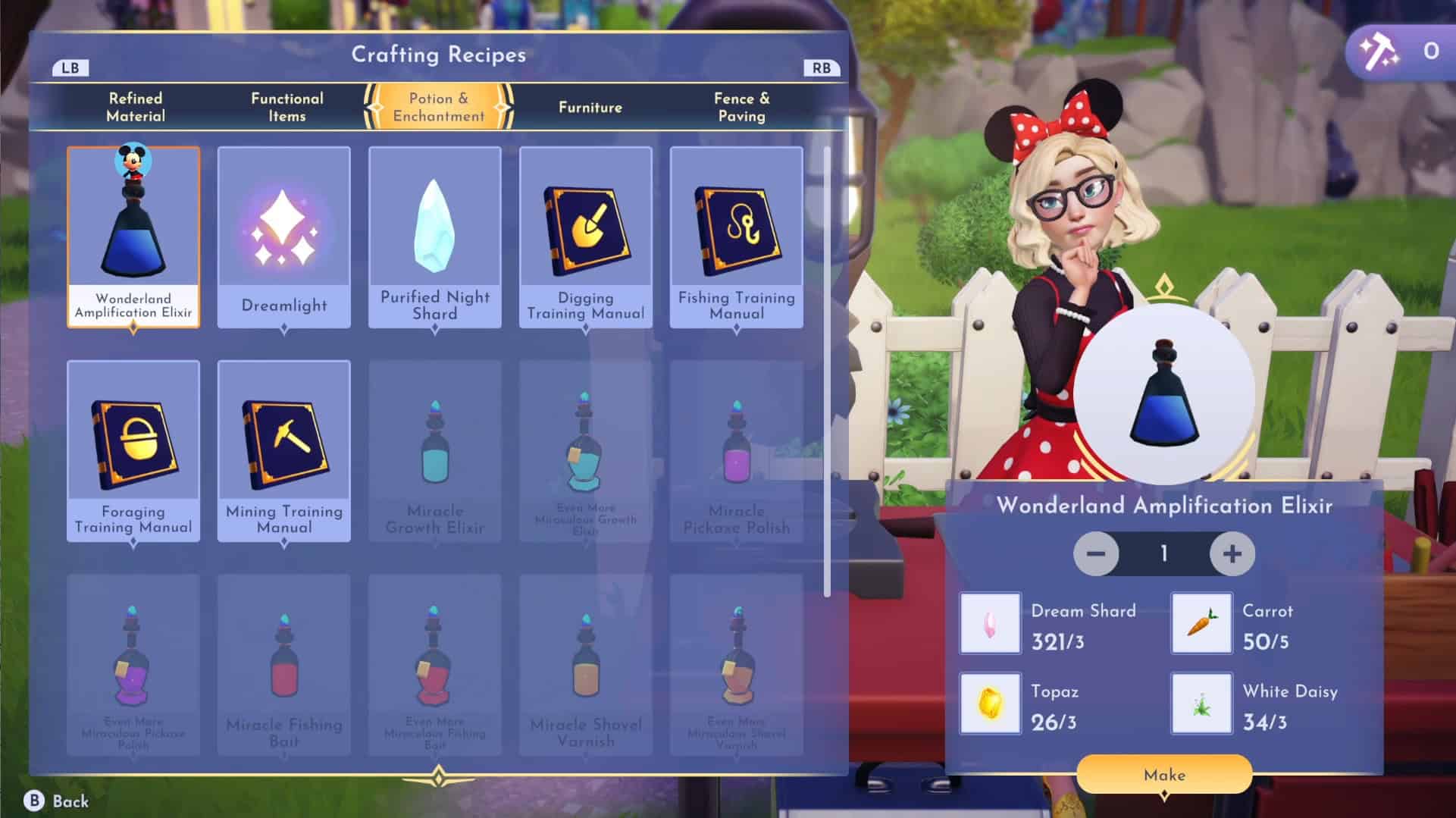The image size is (1456, 818).
Task: Select the Potion & Enchantment tab
Action: coord(438,107)
